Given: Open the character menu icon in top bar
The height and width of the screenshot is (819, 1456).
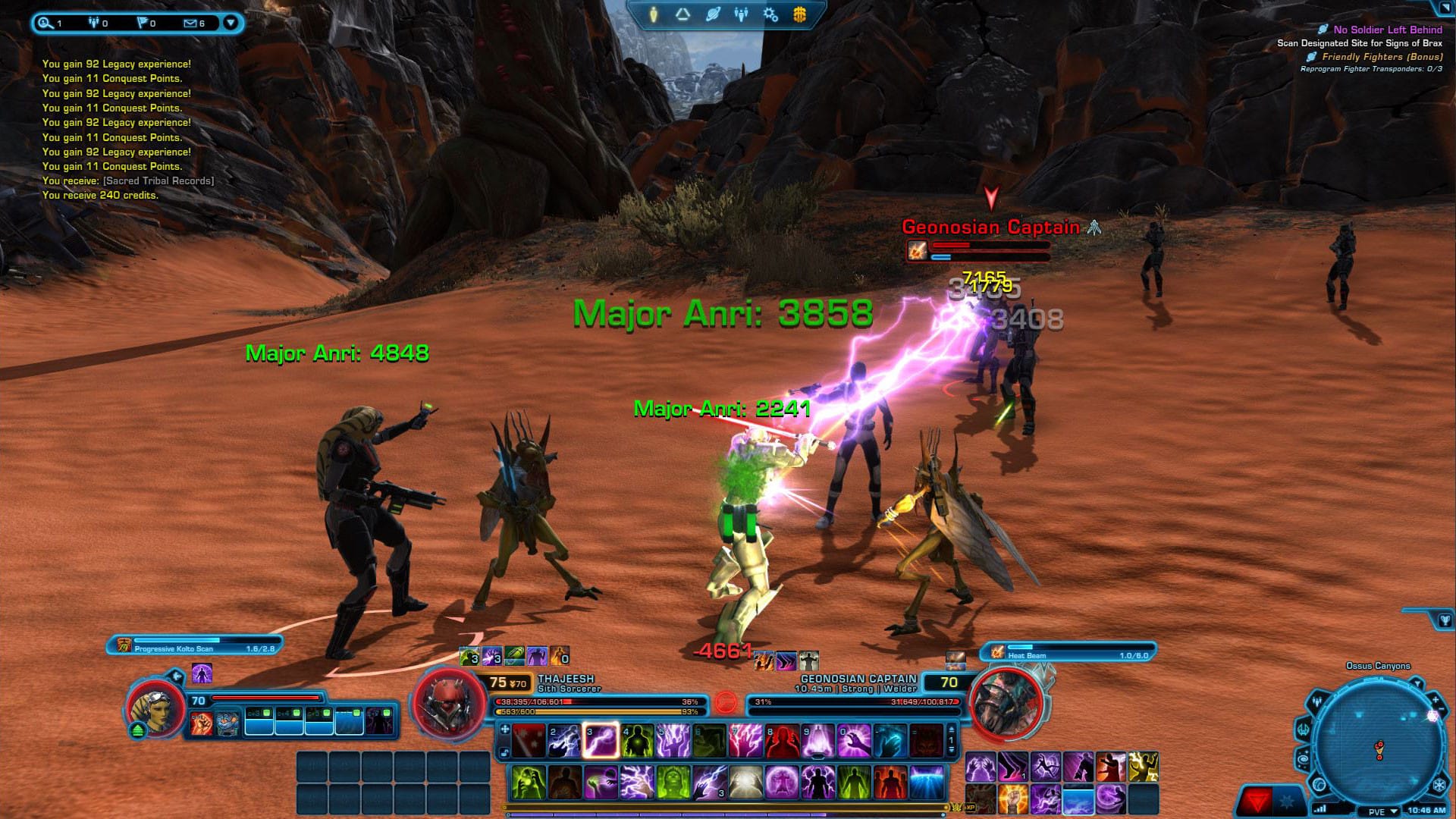Looking at the screenshot, I should pyautogui.click(x=654, y=14).
